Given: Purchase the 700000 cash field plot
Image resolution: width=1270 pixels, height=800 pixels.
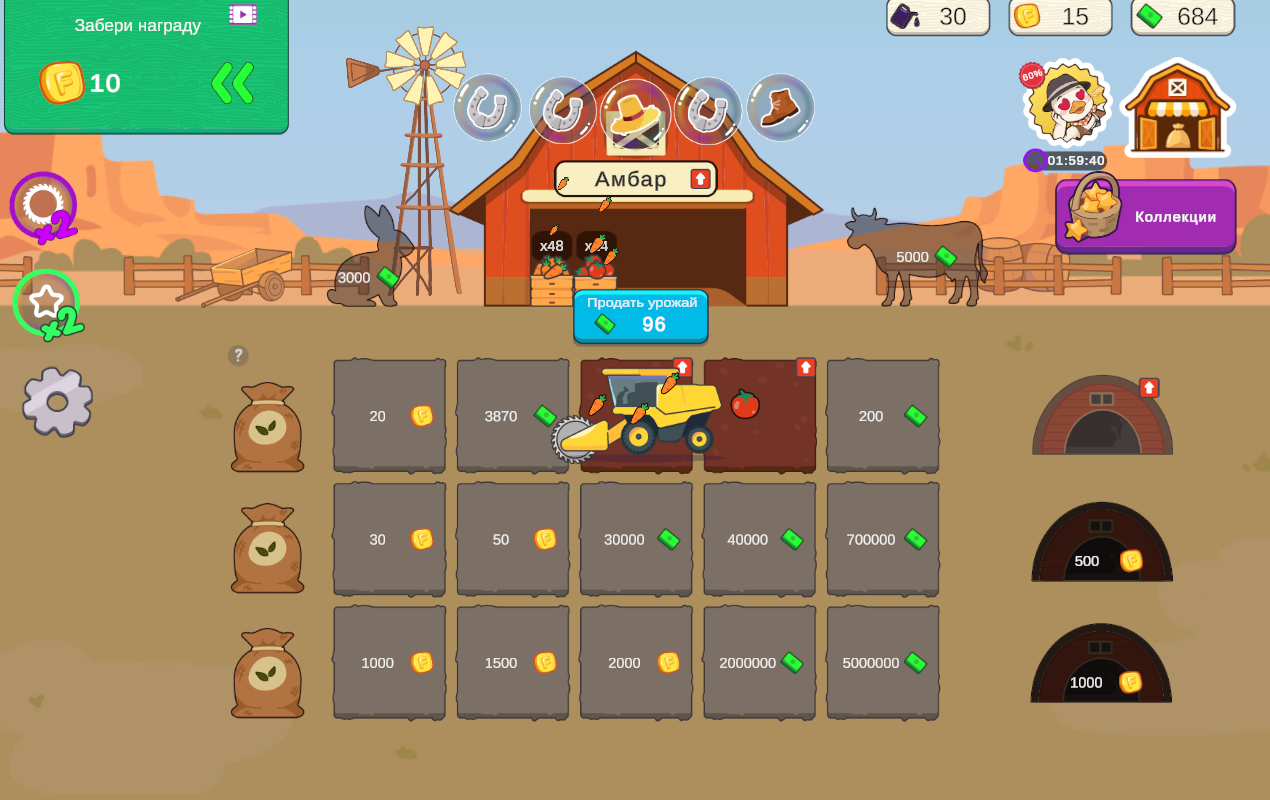Looking at the screenshot, I should [882, 539].
